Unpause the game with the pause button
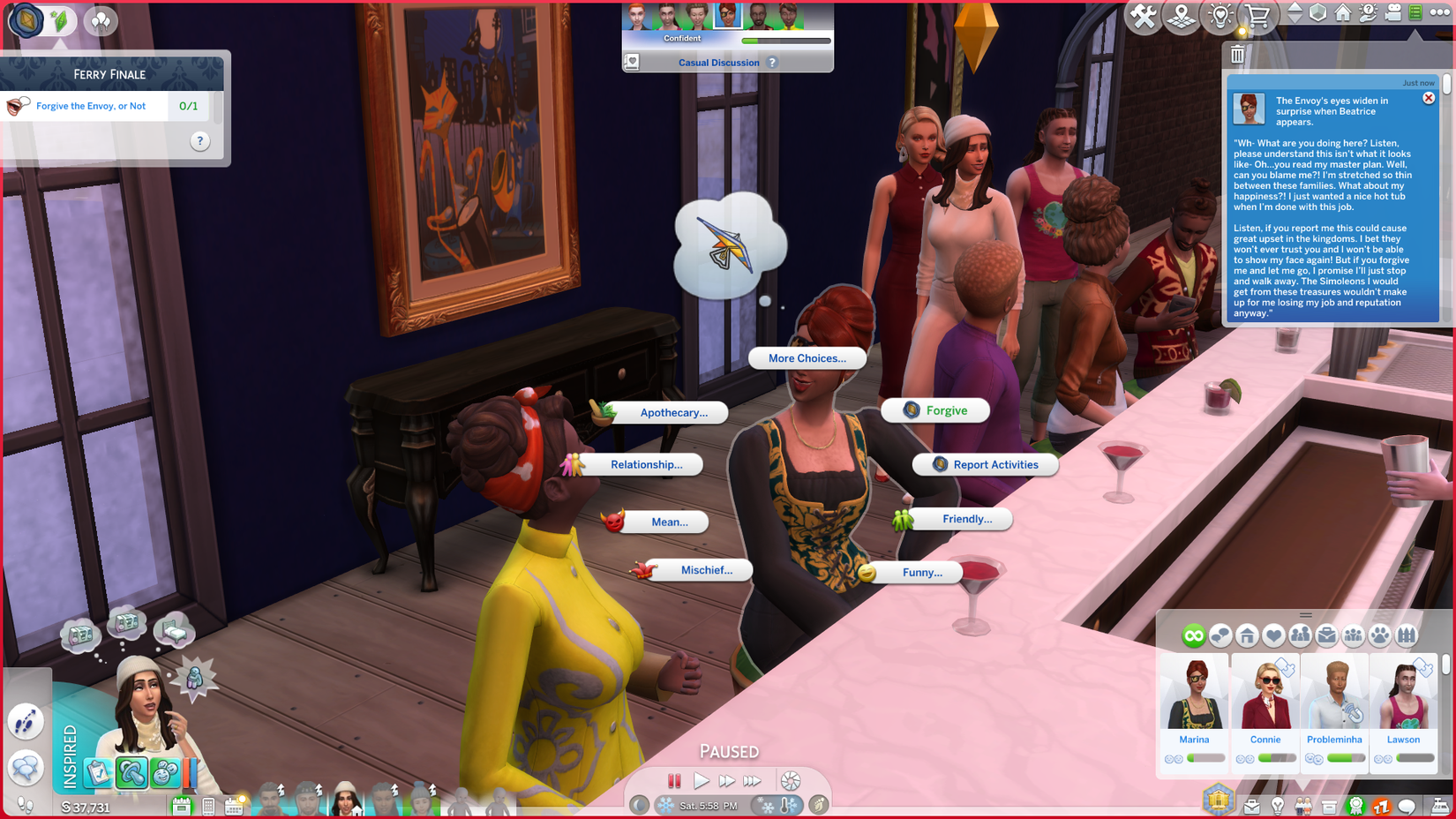Screen dimensions: 1456x819 (x=675, y=780)
